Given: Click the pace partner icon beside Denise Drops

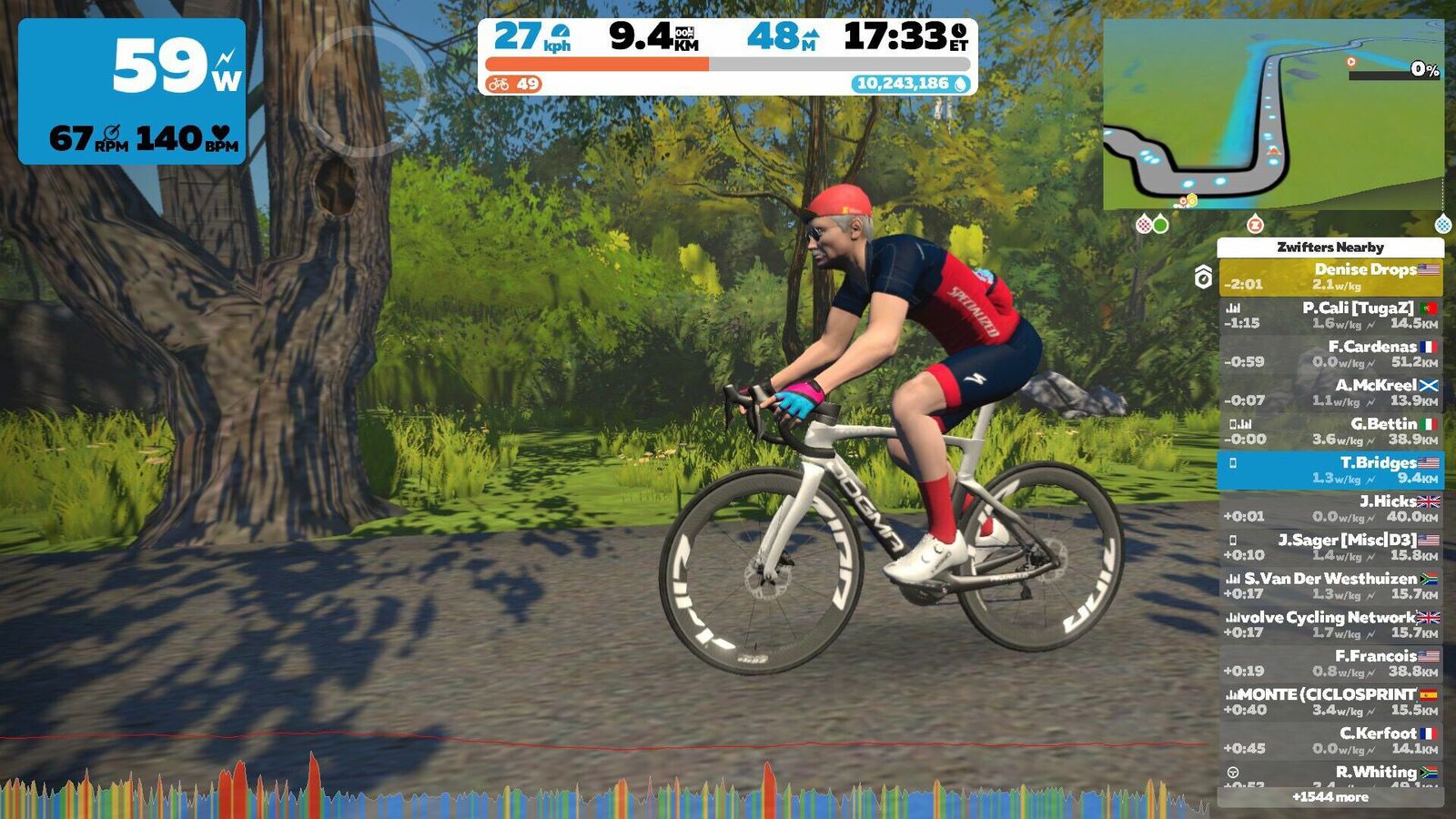Looking at the screenshot, I should (1203, 277).
